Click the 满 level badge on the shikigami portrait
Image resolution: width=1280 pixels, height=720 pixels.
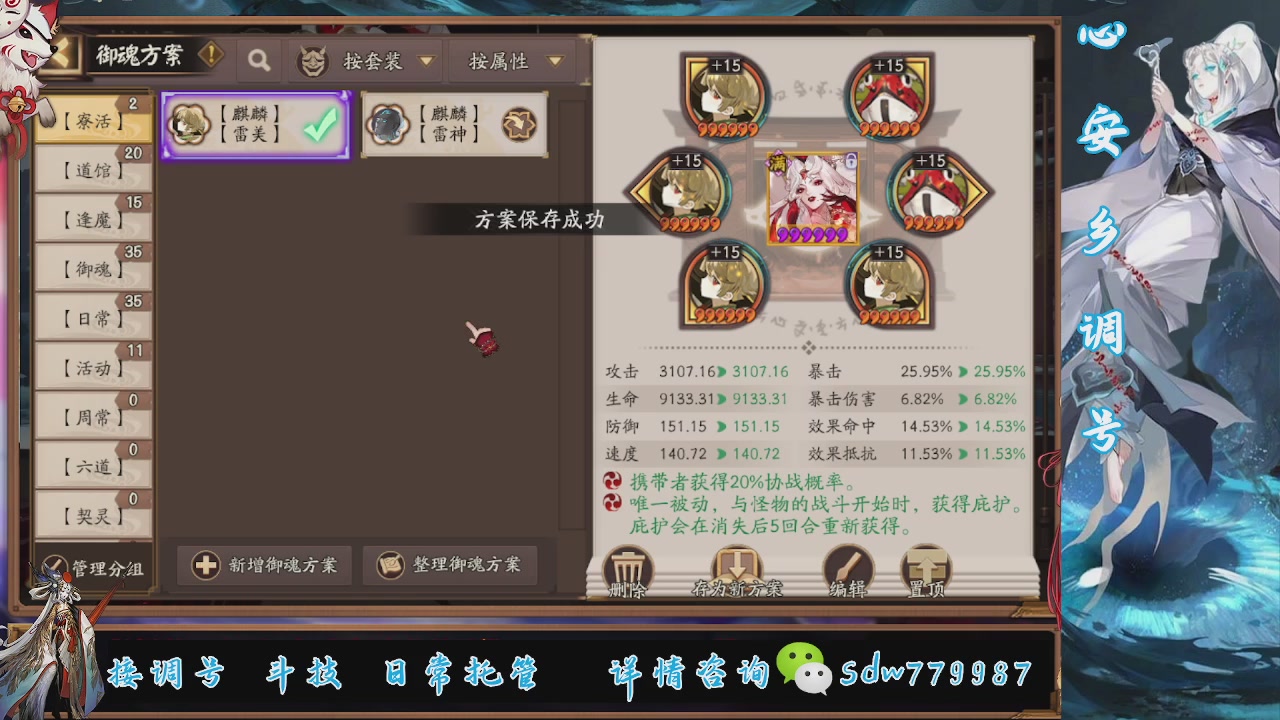pos(778,164)
